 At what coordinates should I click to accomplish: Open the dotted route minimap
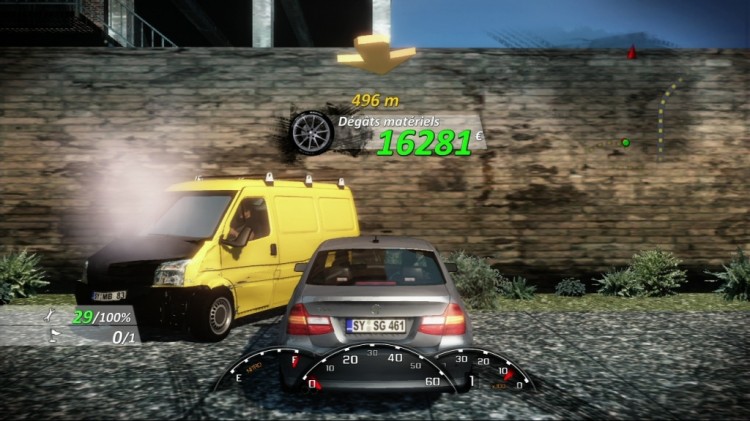(x=668, y=115)
